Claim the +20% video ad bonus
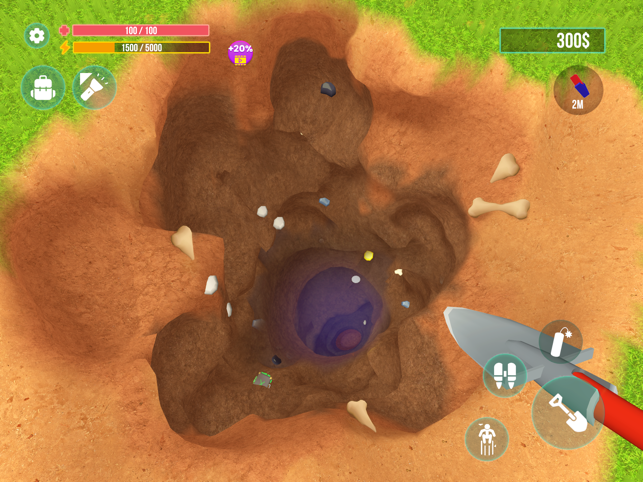Screen dimensions: 643x482 pos(240,52)
